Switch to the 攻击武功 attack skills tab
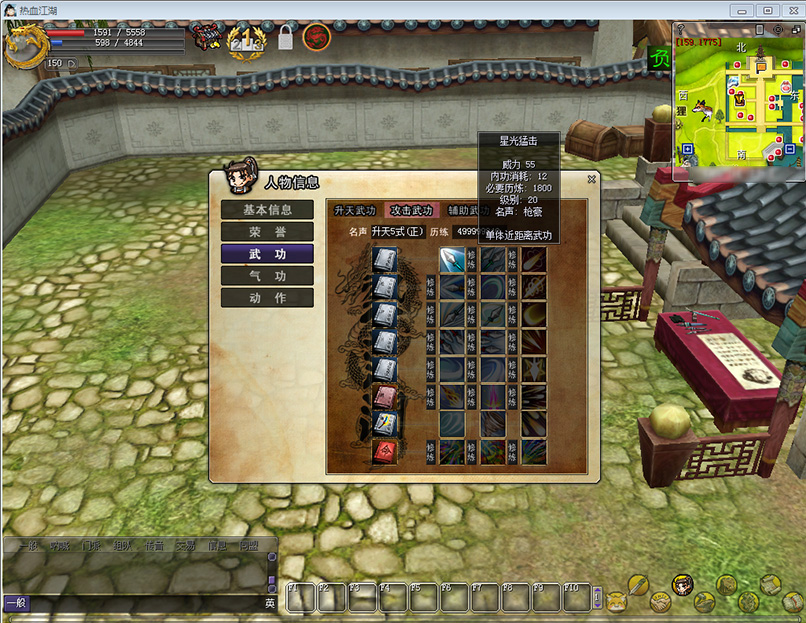The width and height of the screenshot is (806, 623). pos(412,211)
